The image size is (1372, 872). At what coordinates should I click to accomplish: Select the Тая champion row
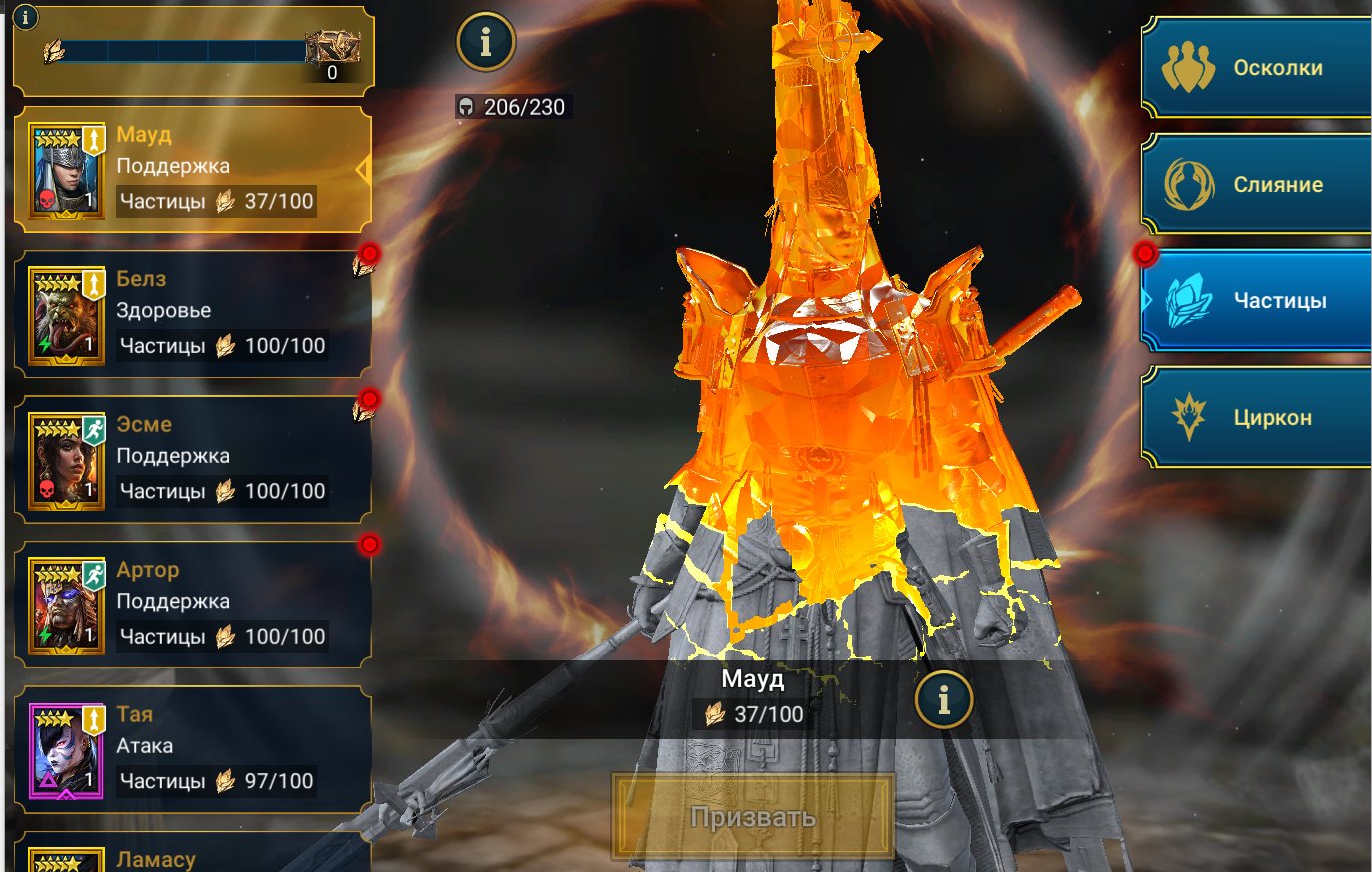click(193, 749)
